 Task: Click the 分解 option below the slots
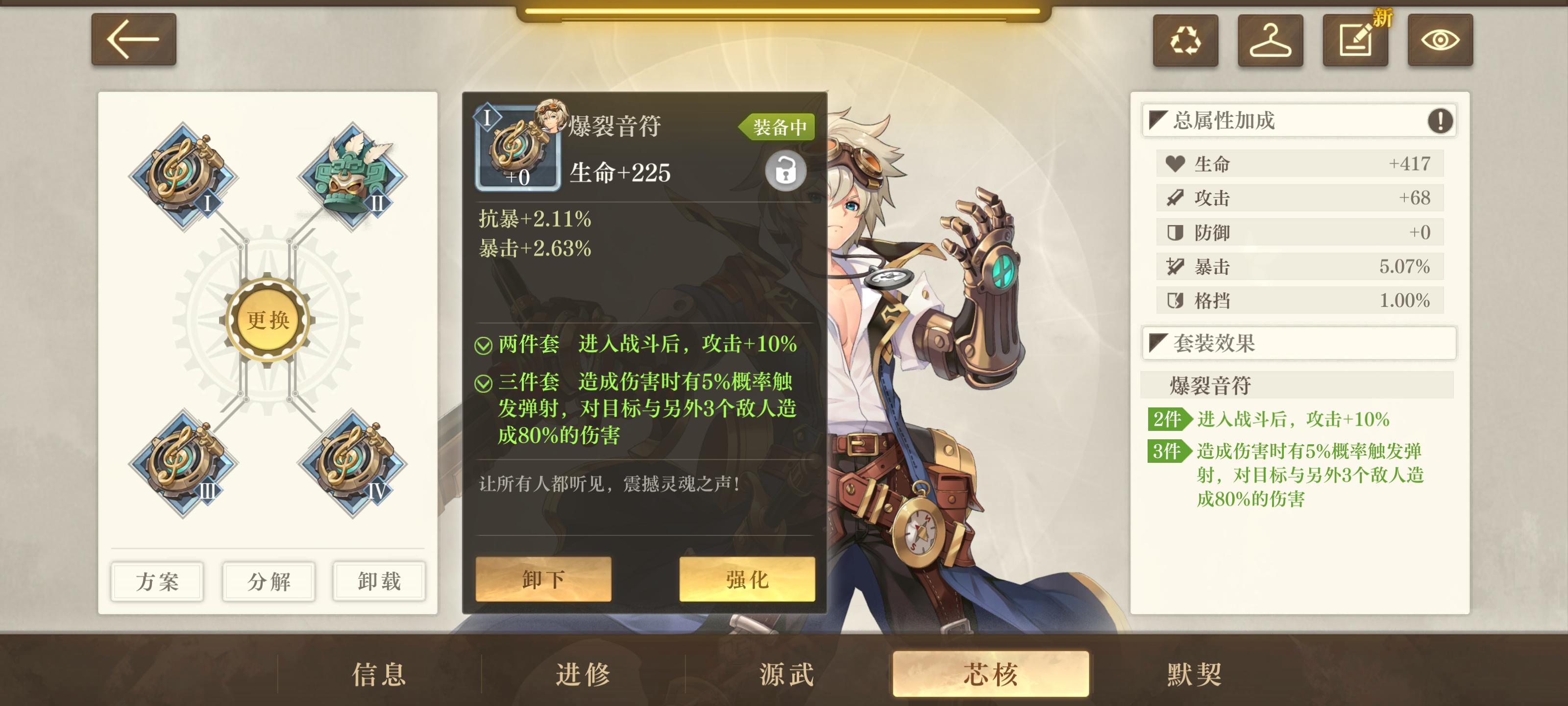click(x=268, y=582)
